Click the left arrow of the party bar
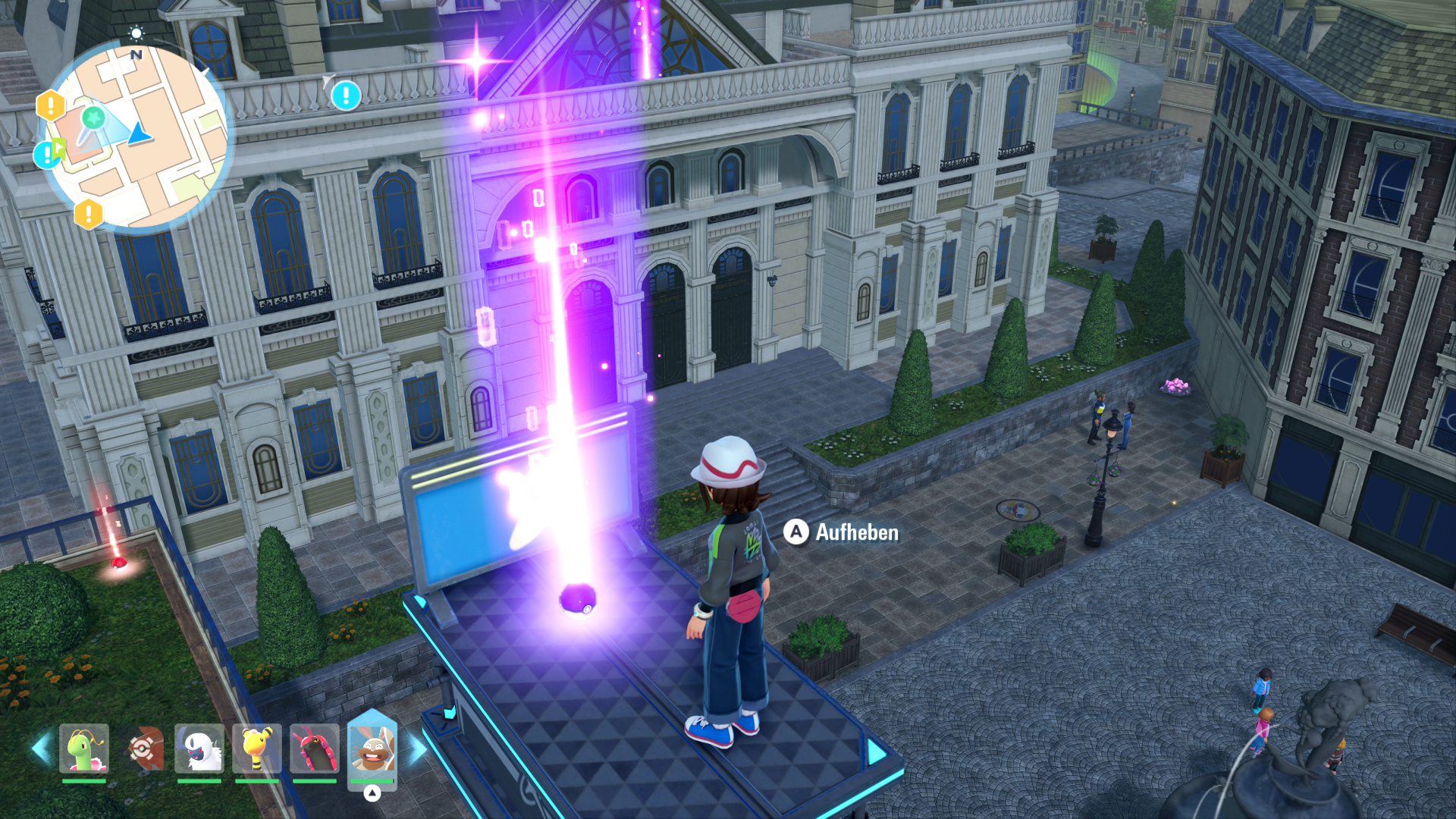Screen dimensions: 1456x819 (x=39, y=748)
